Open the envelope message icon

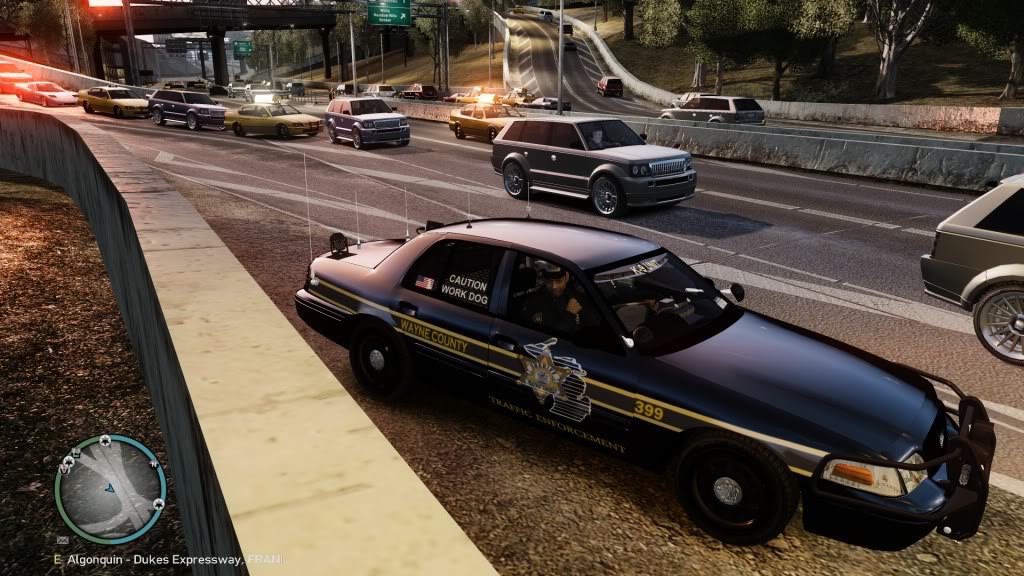coord(63,540)
